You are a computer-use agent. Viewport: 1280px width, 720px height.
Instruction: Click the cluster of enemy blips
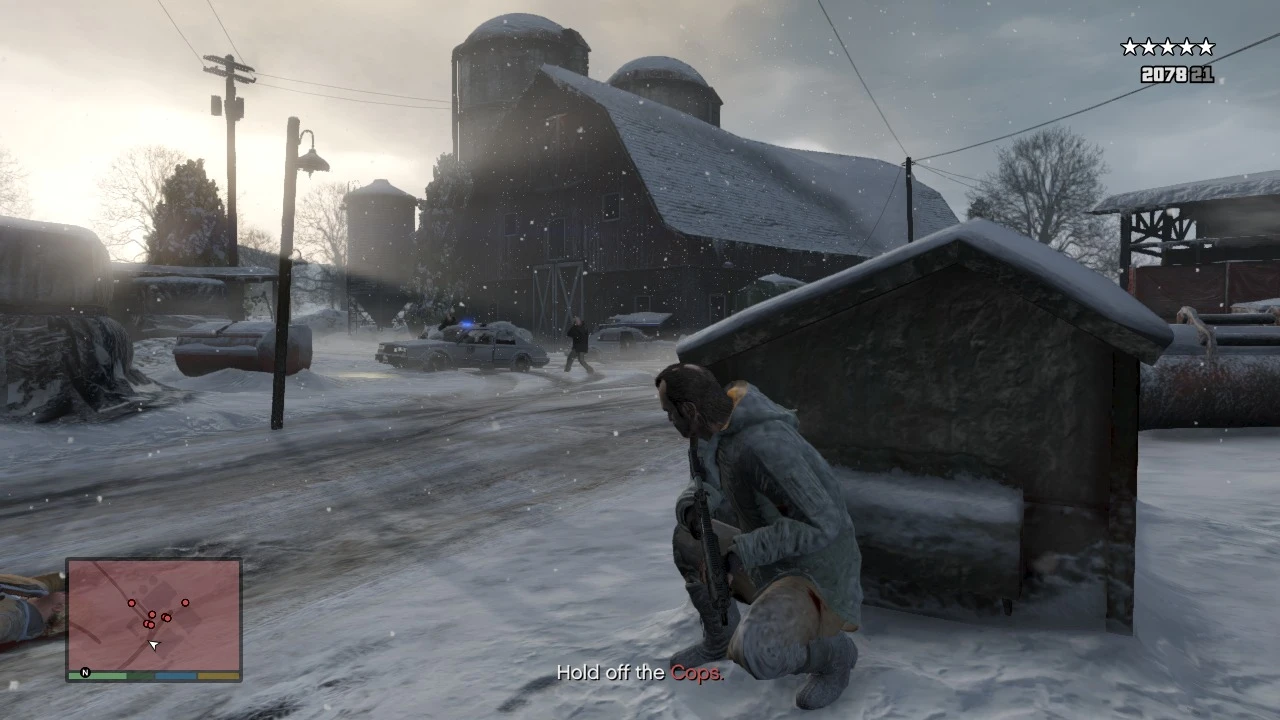[150, 620]
